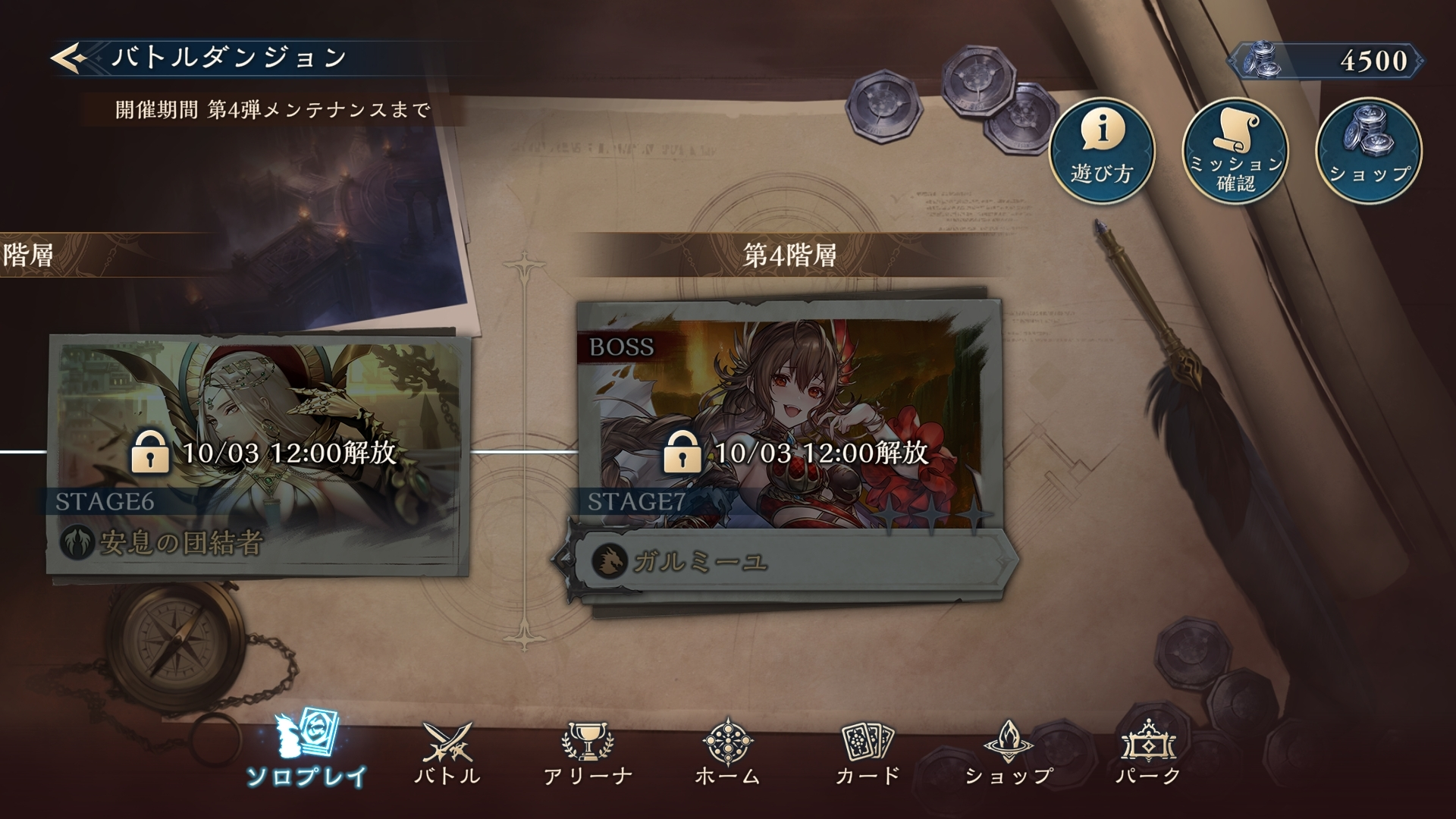
Task: Switch to the パーク tab
Action: [x=1148, y=751]
